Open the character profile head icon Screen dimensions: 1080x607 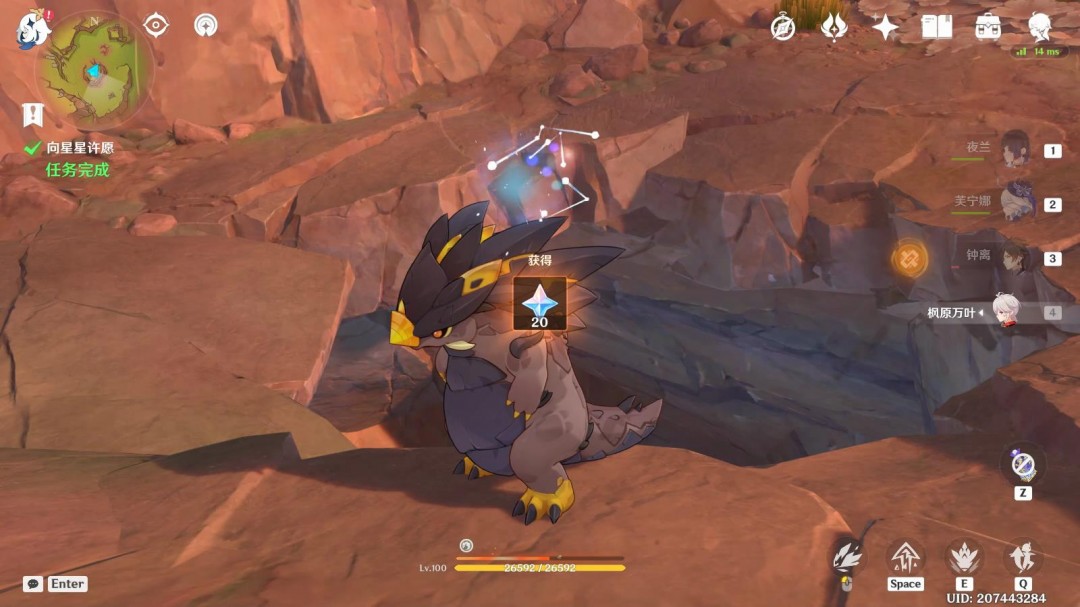tap(1041, 25)
